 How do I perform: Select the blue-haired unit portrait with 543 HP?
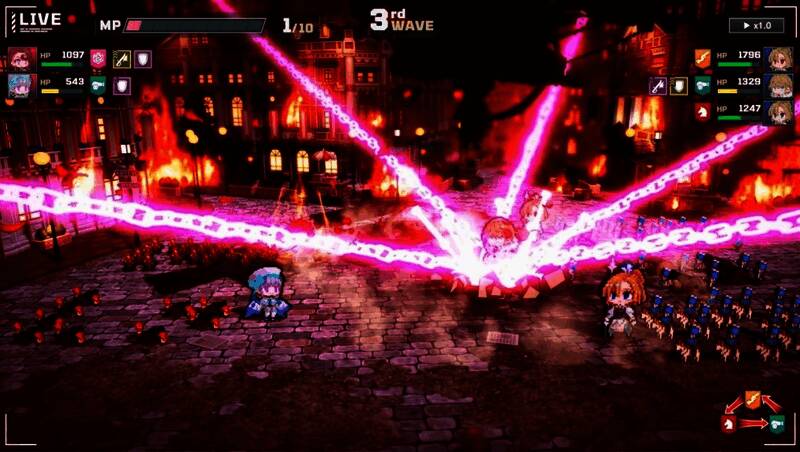(21, 85)
